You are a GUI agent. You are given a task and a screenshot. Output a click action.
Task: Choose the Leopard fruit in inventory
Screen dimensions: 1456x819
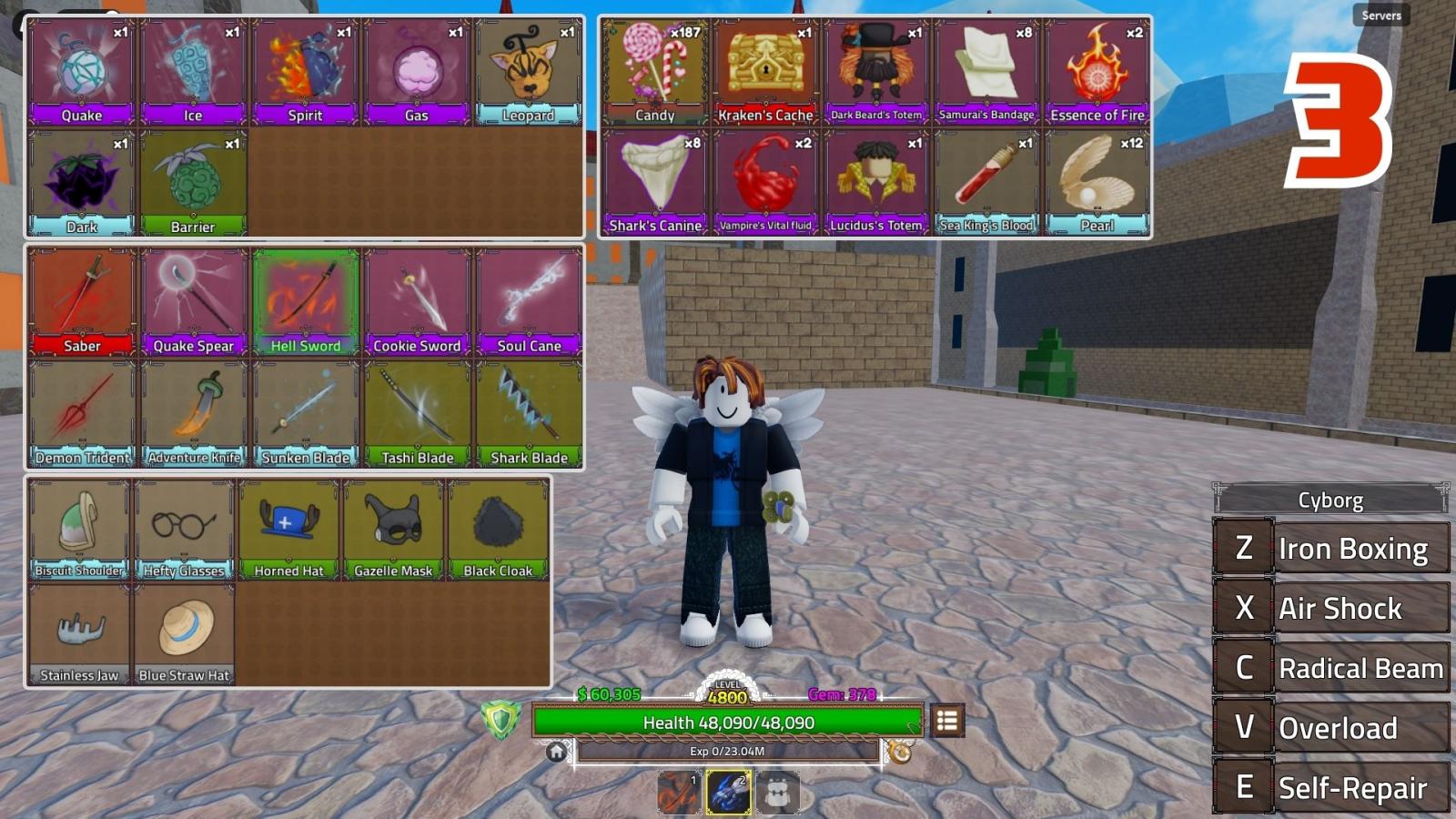click(528, 72)
